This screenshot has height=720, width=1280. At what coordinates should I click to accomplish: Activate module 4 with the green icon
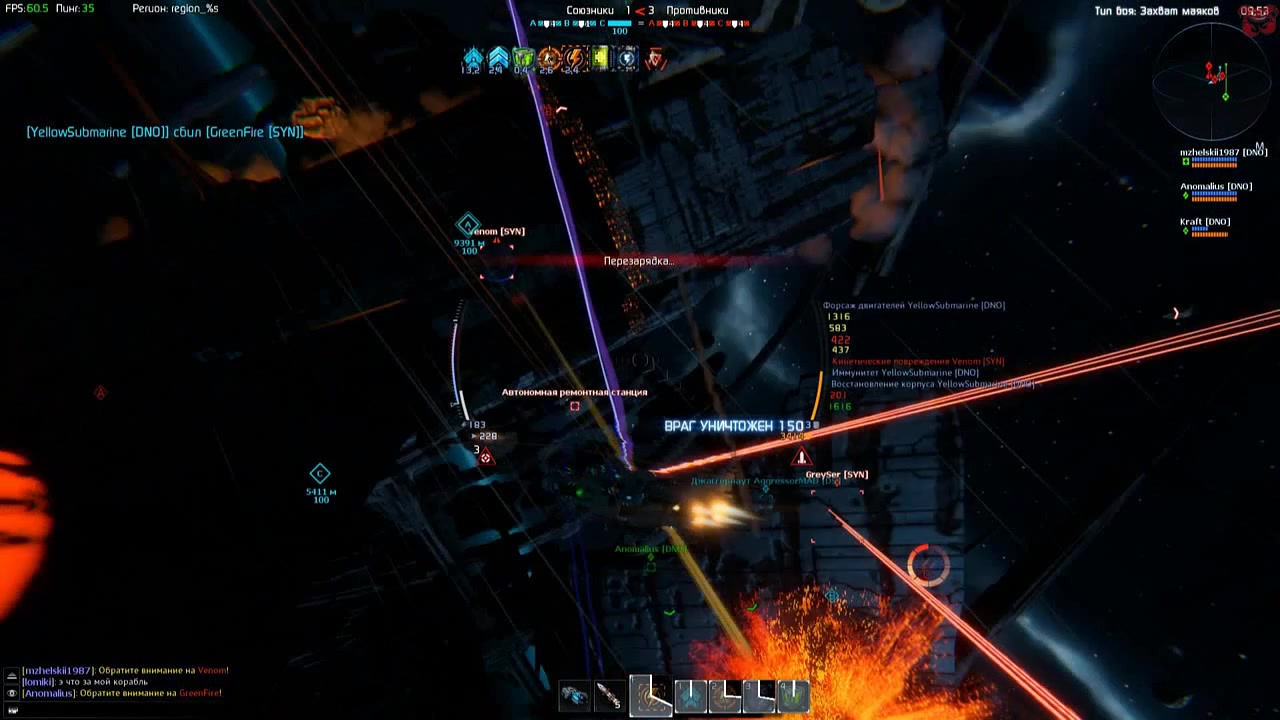click(x=793, y=695)
